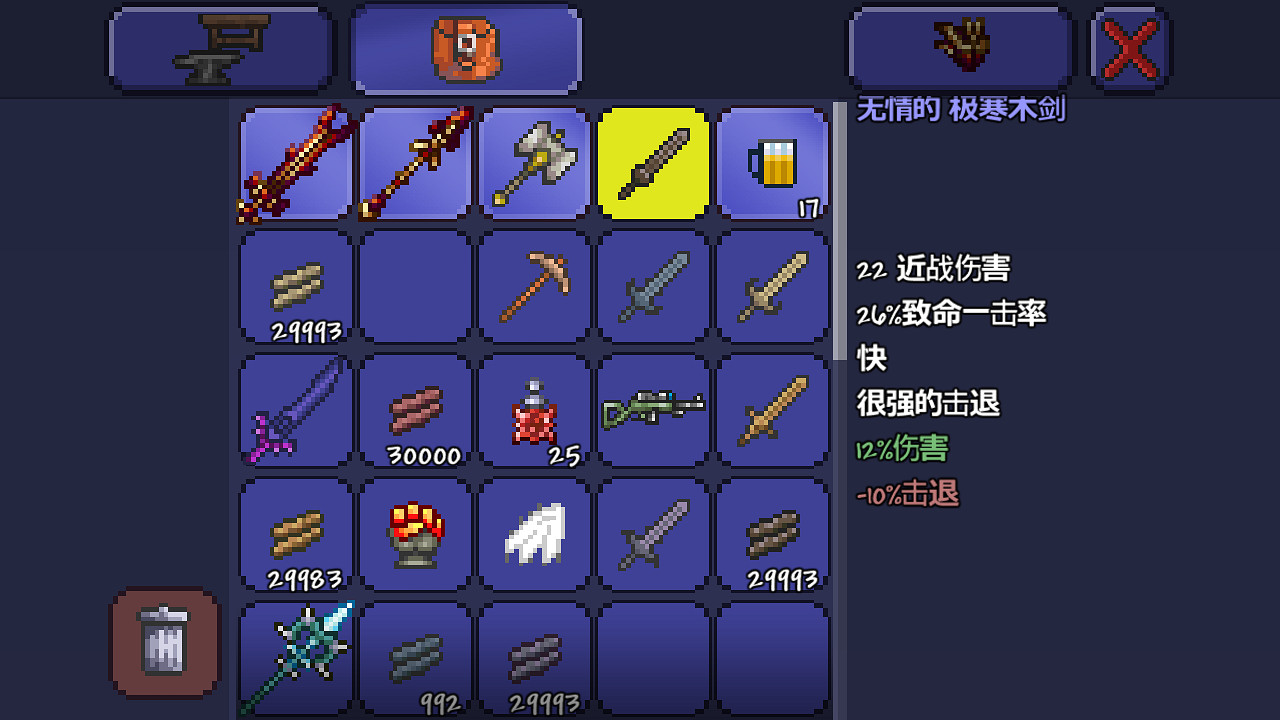This screenshot has height=720, width=1280.
Task: Grab the stack of 17 Ale mugs
Action: coord(772,163)
